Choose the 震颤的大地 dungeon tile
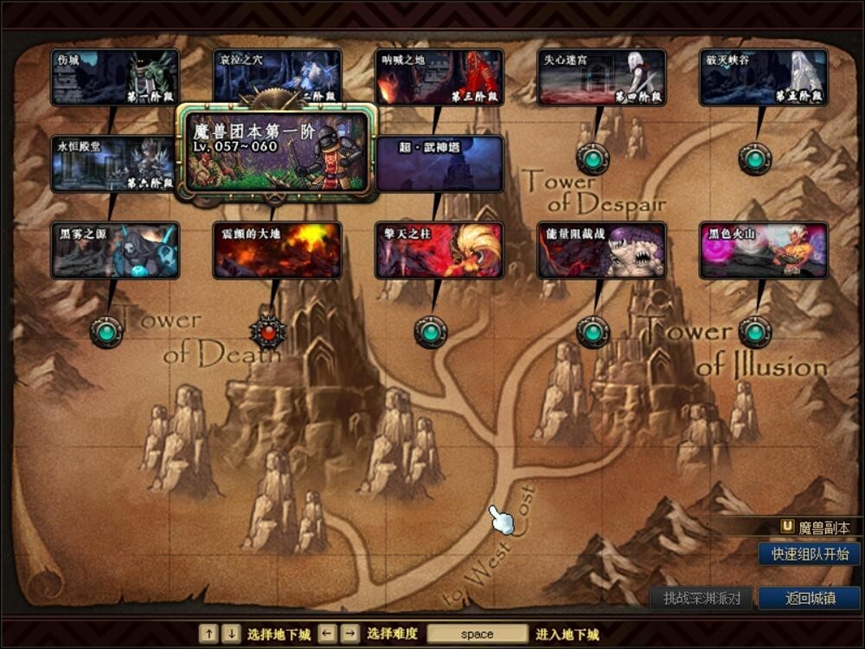The height and width of the screenshot is (649, 865). tap(277, 250)
